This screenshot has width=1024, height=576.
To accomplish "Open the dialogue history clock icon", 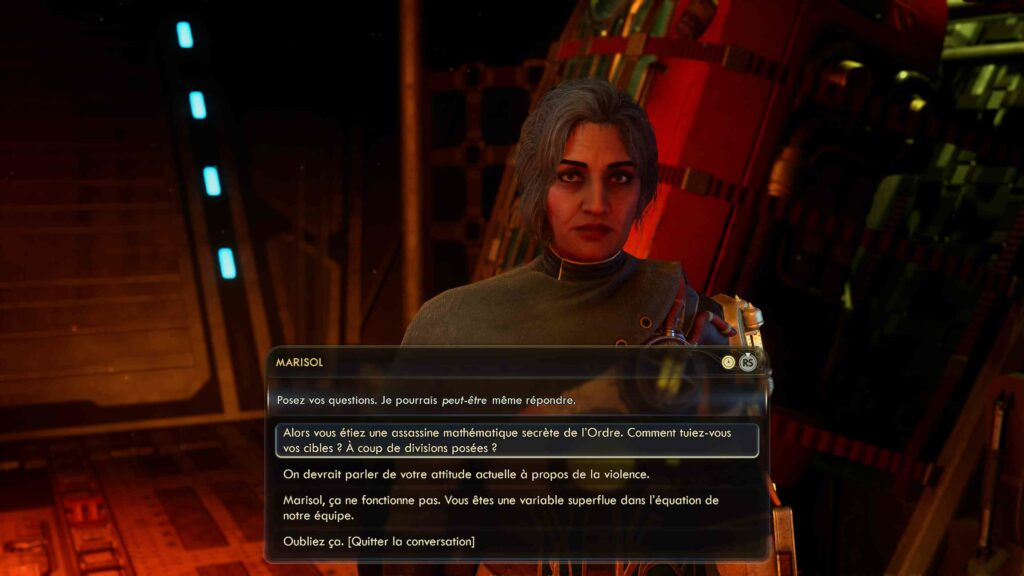I will pyautogui.click(x=728, y=362).
